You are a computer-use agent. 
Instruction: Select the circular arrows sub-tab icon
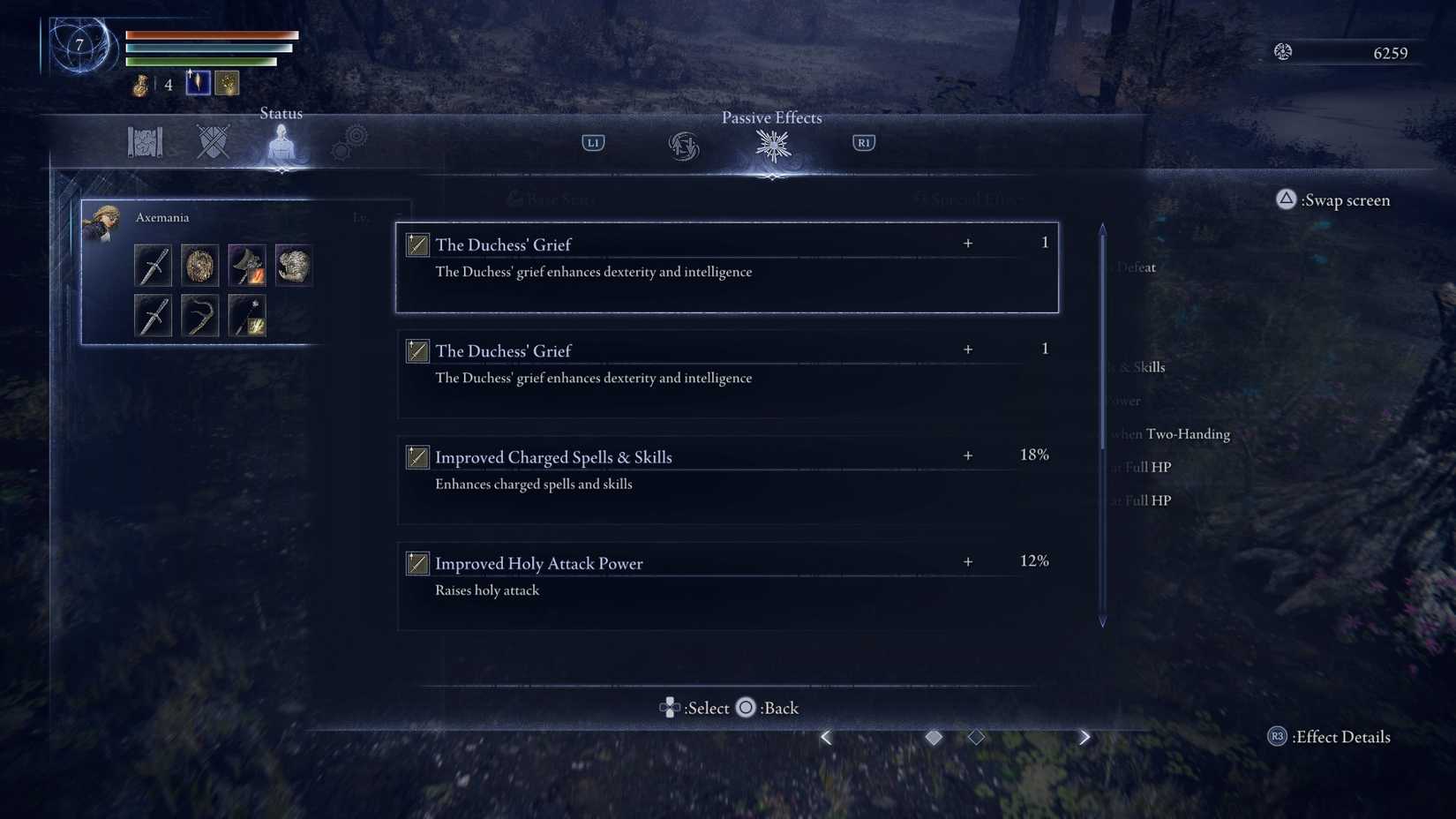click(x=684, y=147)
